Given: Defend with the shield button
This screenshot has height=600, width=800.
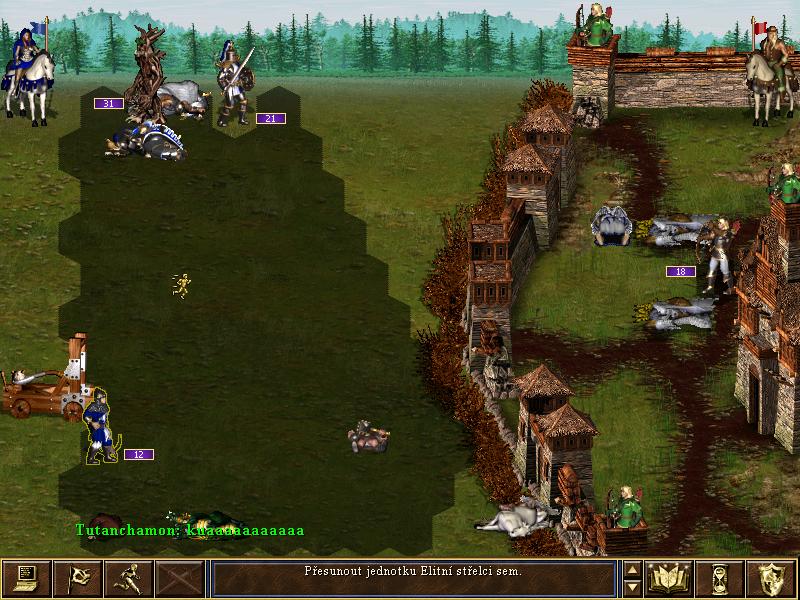Looking at the screenshot, I should [772, 578].
